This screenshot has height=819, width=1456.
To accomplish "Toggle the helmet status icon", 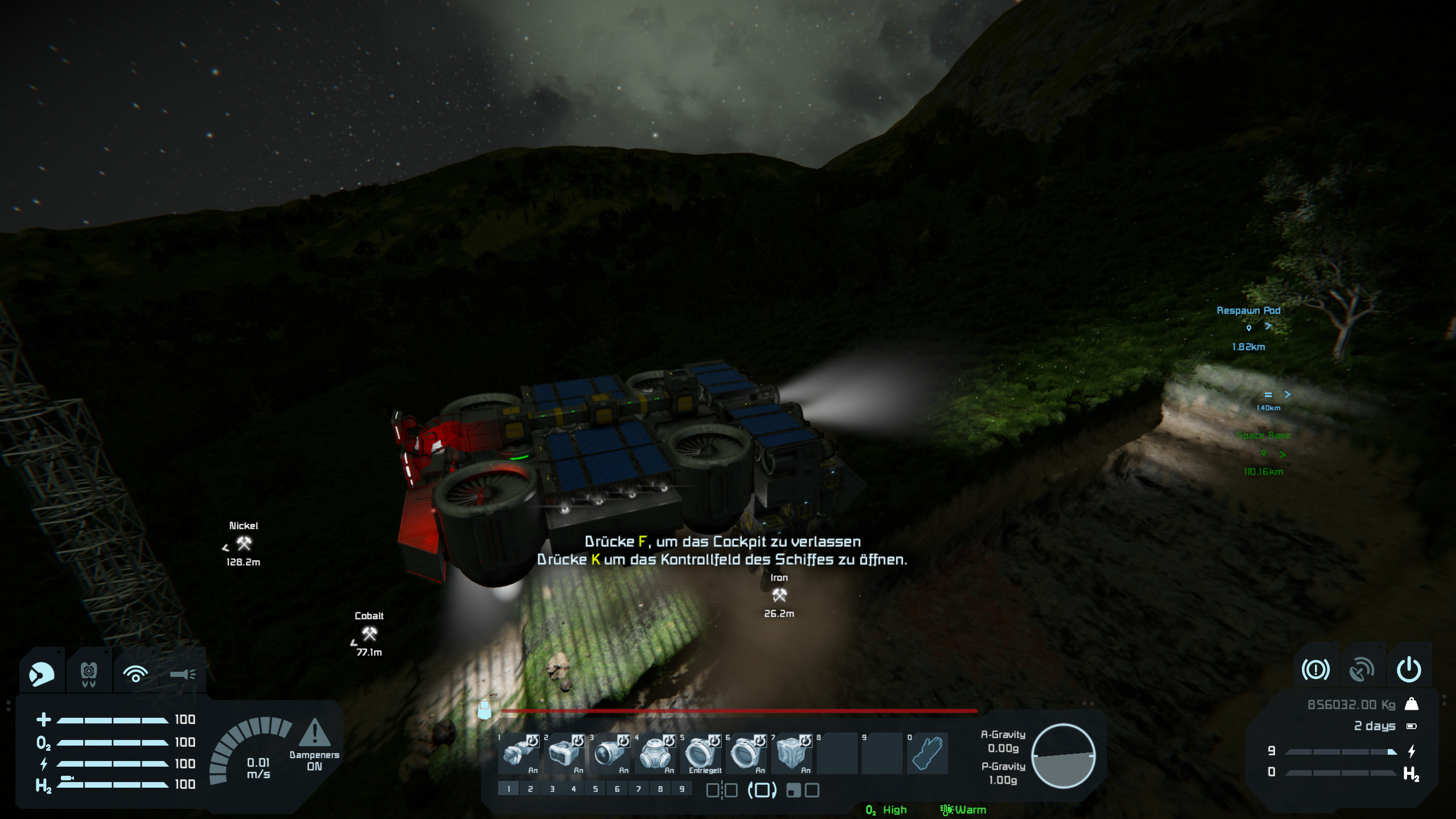I will tap(42, 674).
